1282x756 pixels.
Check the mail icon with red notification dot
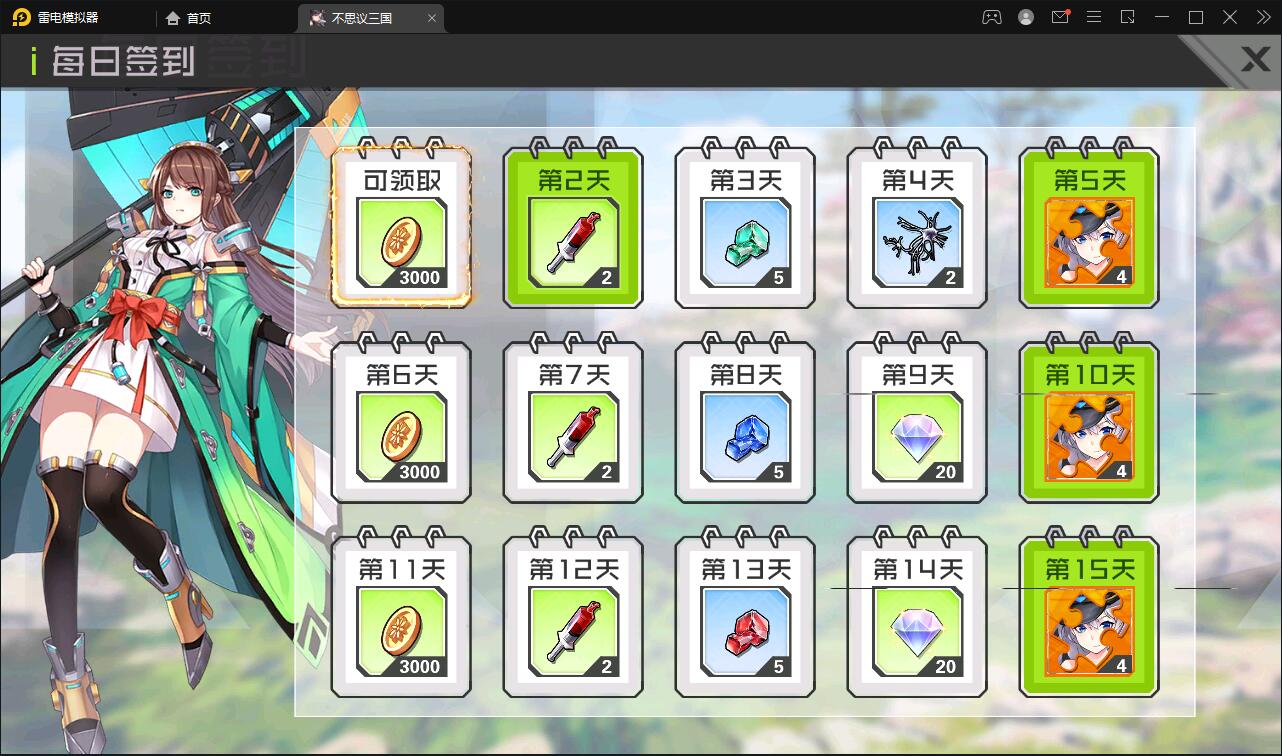pyautogui.click(x=1060, y=17)
